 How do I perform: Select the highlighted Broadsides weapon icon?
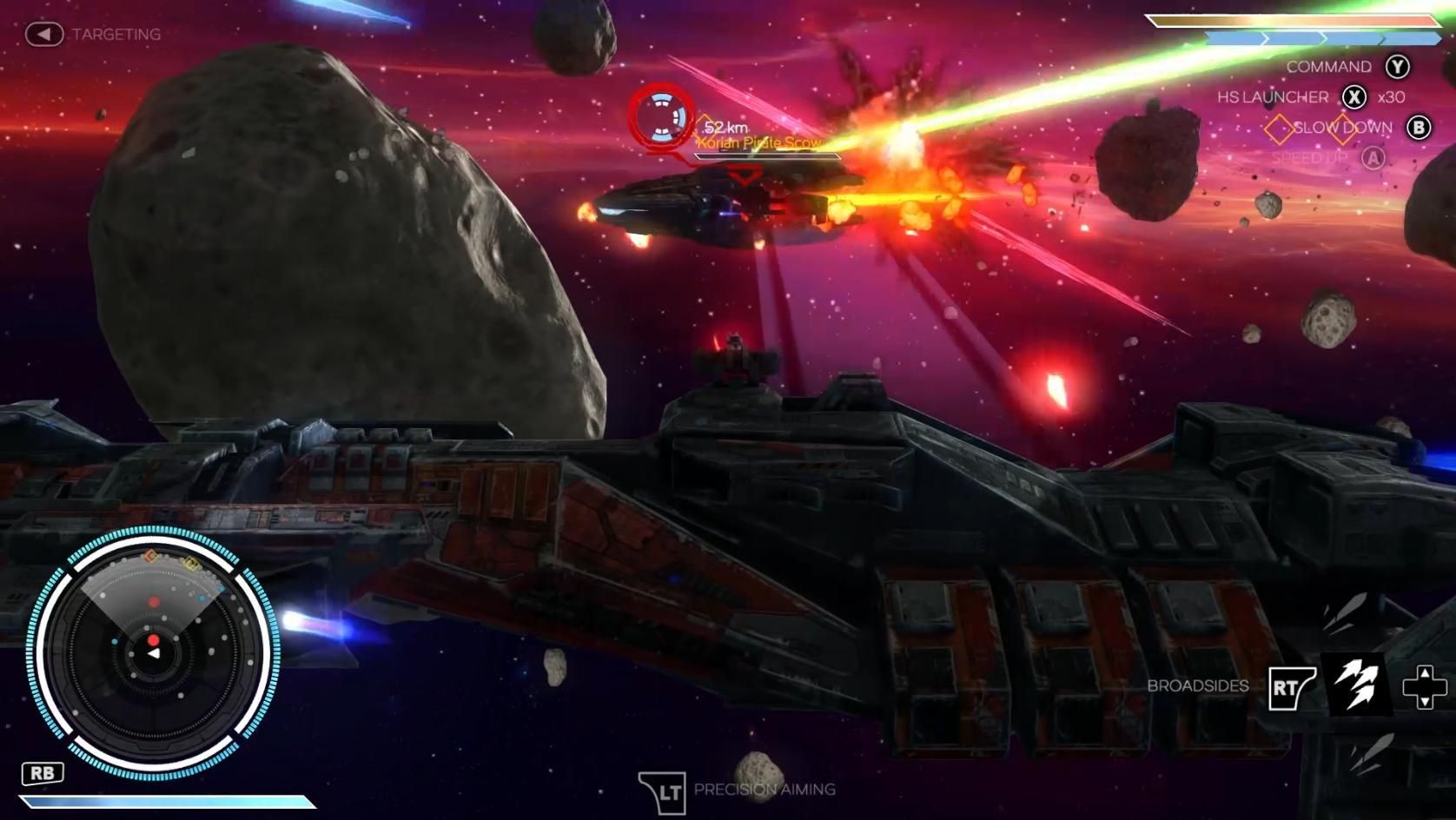(1356, 684)
